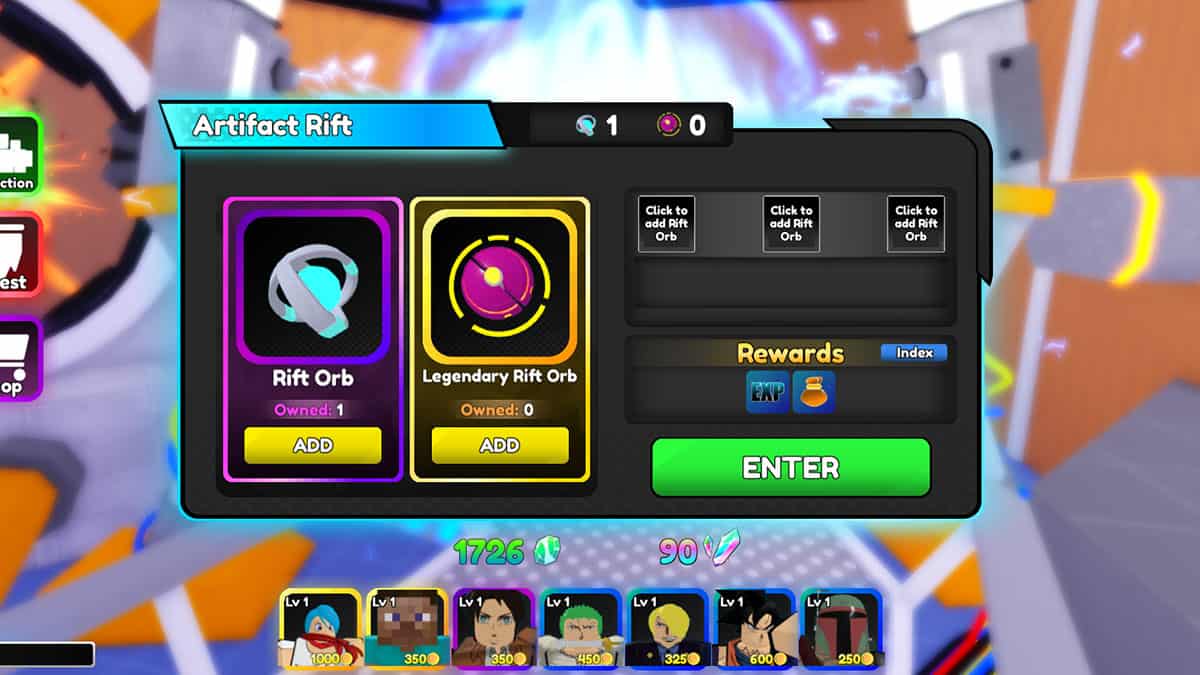Add a Legendary Rift Orb
1200x675 pixels.
click(499, 446)
